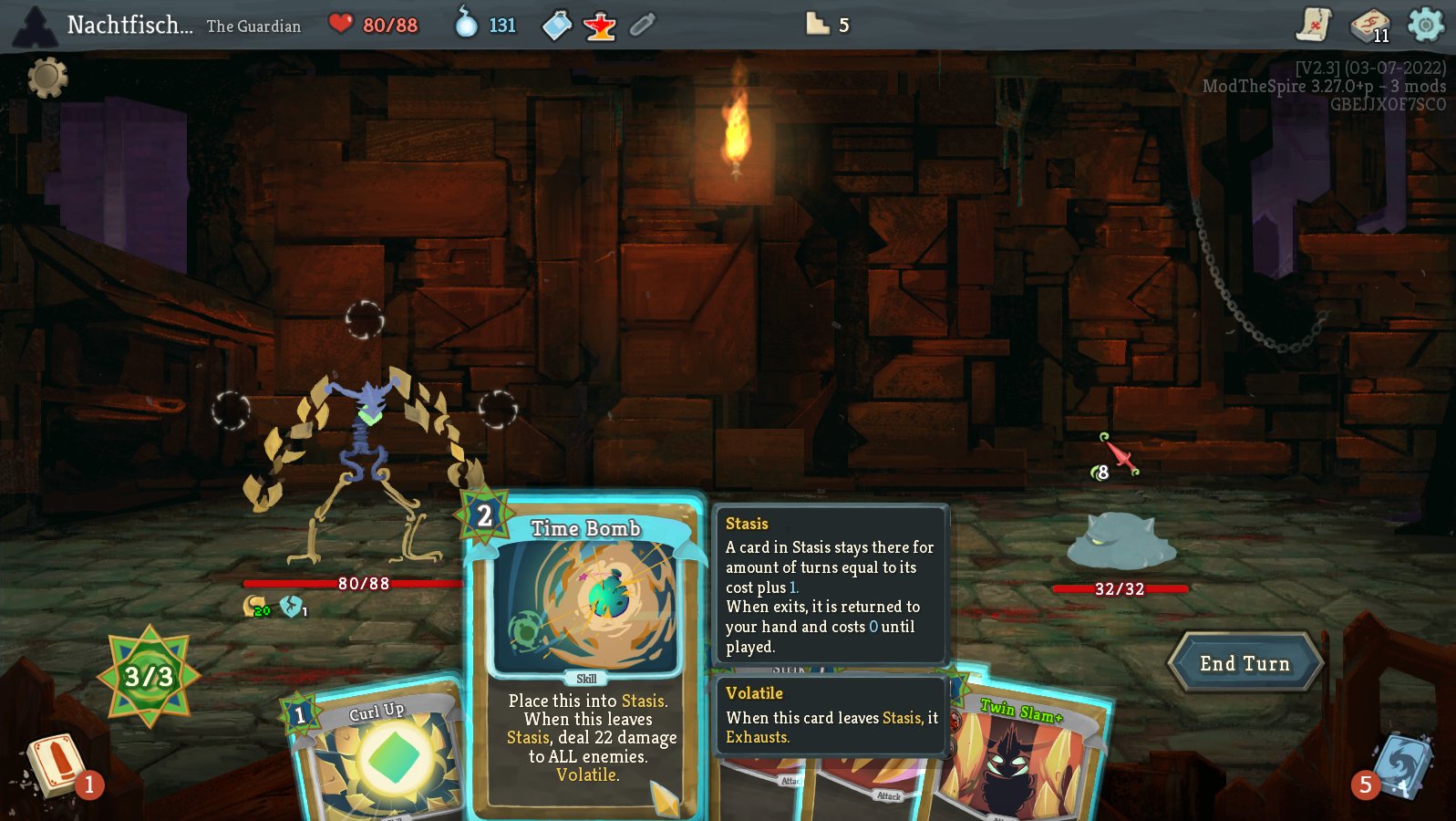Screen dimensions: 1456x821
Task: Inspect the slime's attack intent dagger
Action: click(x=1118, y=453)
